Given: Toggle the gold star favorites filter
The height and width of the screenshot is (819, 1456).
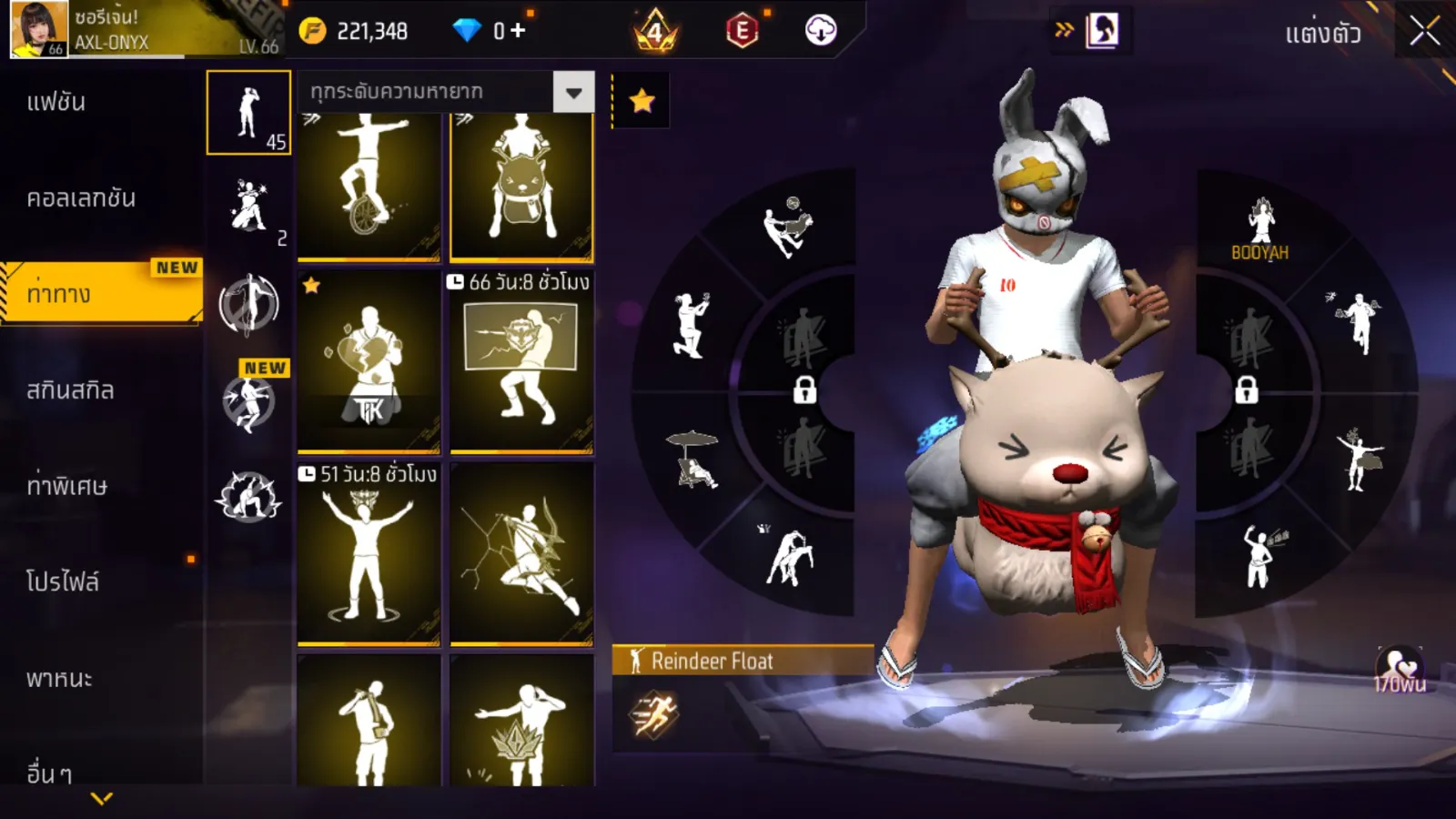Looking at the screenshot, I should coord(642,100).
